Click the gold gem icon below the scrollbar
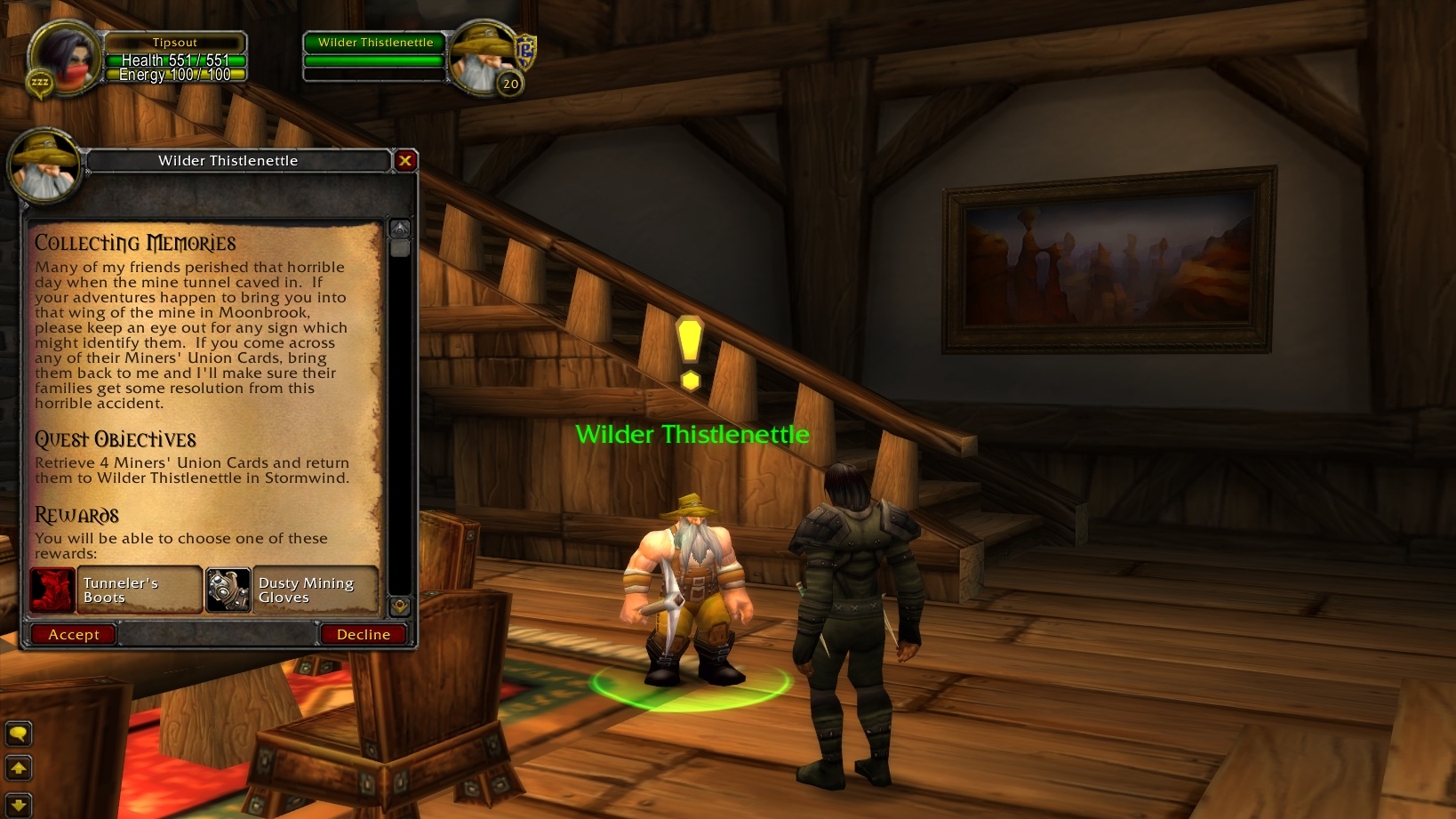Image resolution: width=1456 pixels, height=819 pixels. tap(399, 606)
